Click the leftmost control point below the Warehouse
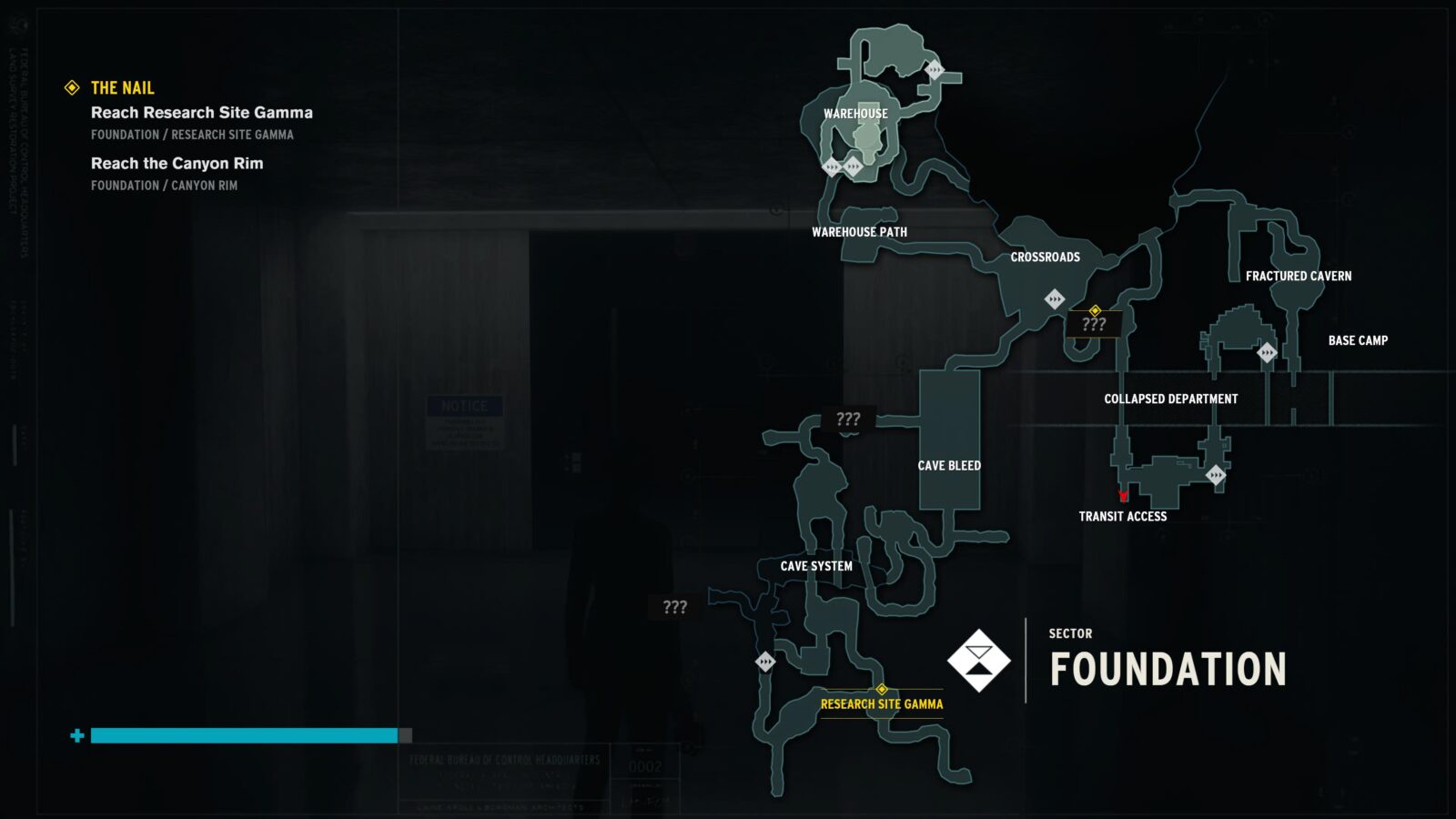 tap(832, 167)
